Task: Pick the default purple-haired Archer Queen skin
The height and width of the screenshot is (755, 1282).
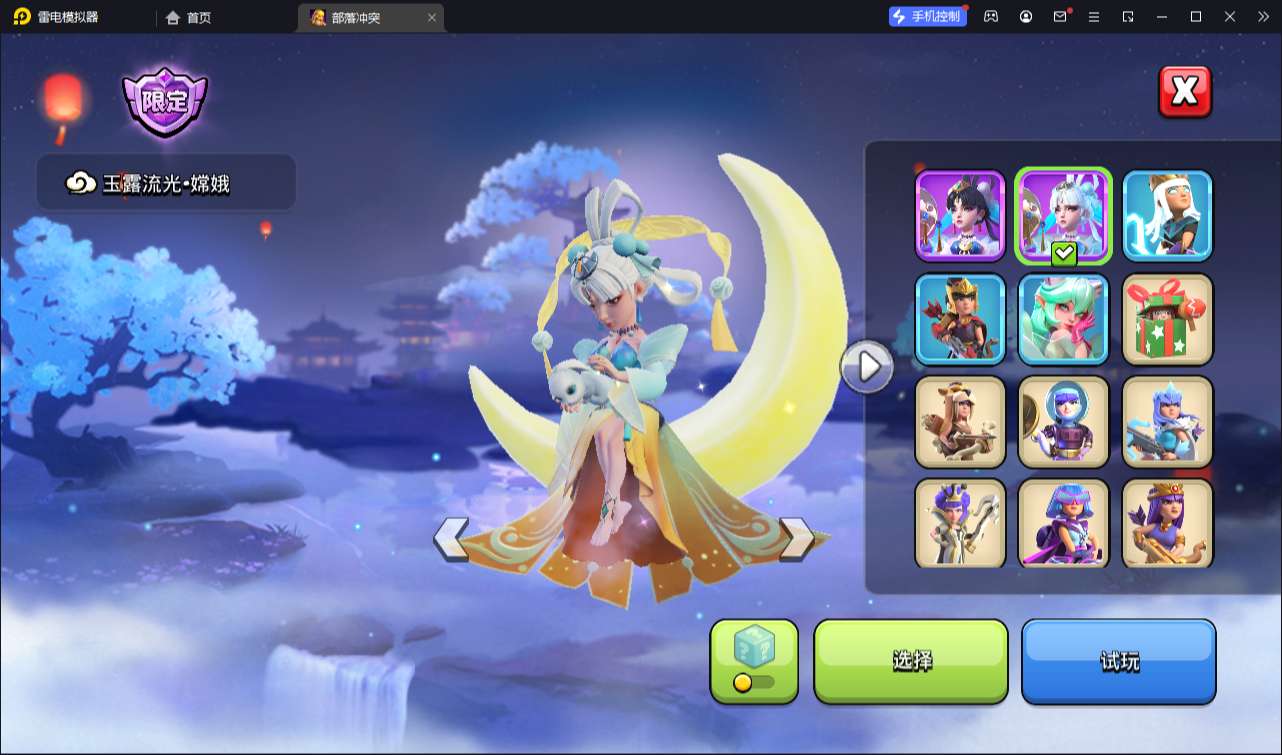Action: point(1167,524)
